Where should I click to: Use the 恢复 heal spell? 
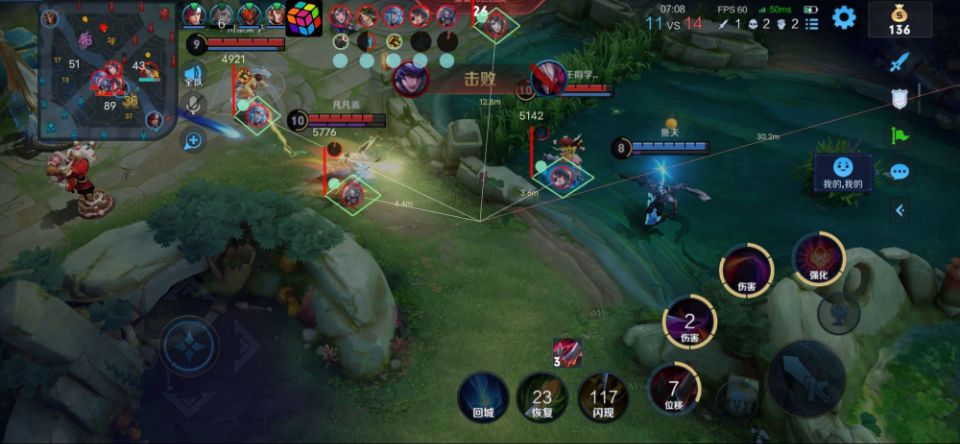coord(542,397)
